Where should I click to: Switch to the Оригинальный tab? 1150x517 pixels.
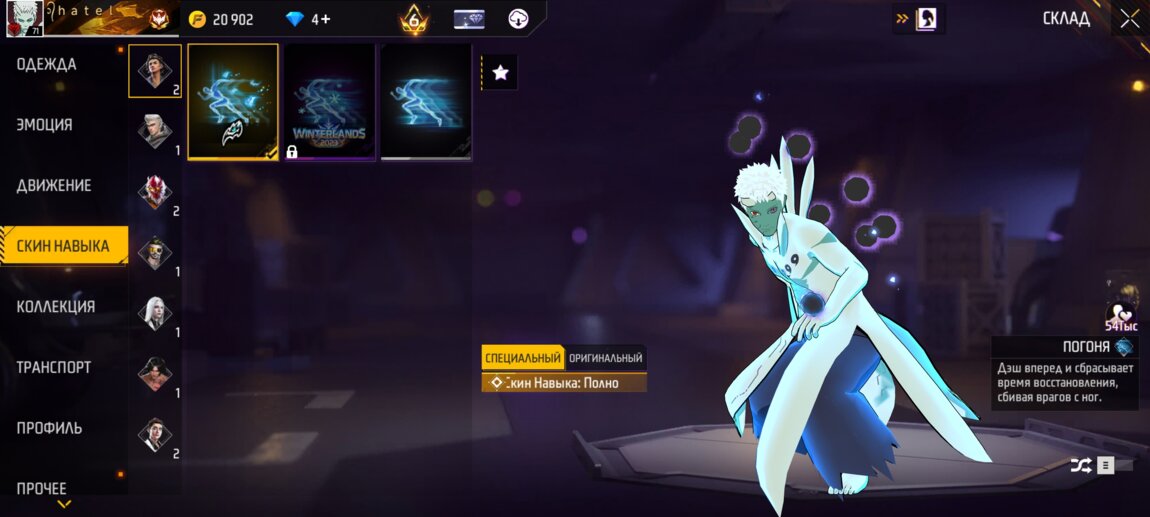[605, 358]
